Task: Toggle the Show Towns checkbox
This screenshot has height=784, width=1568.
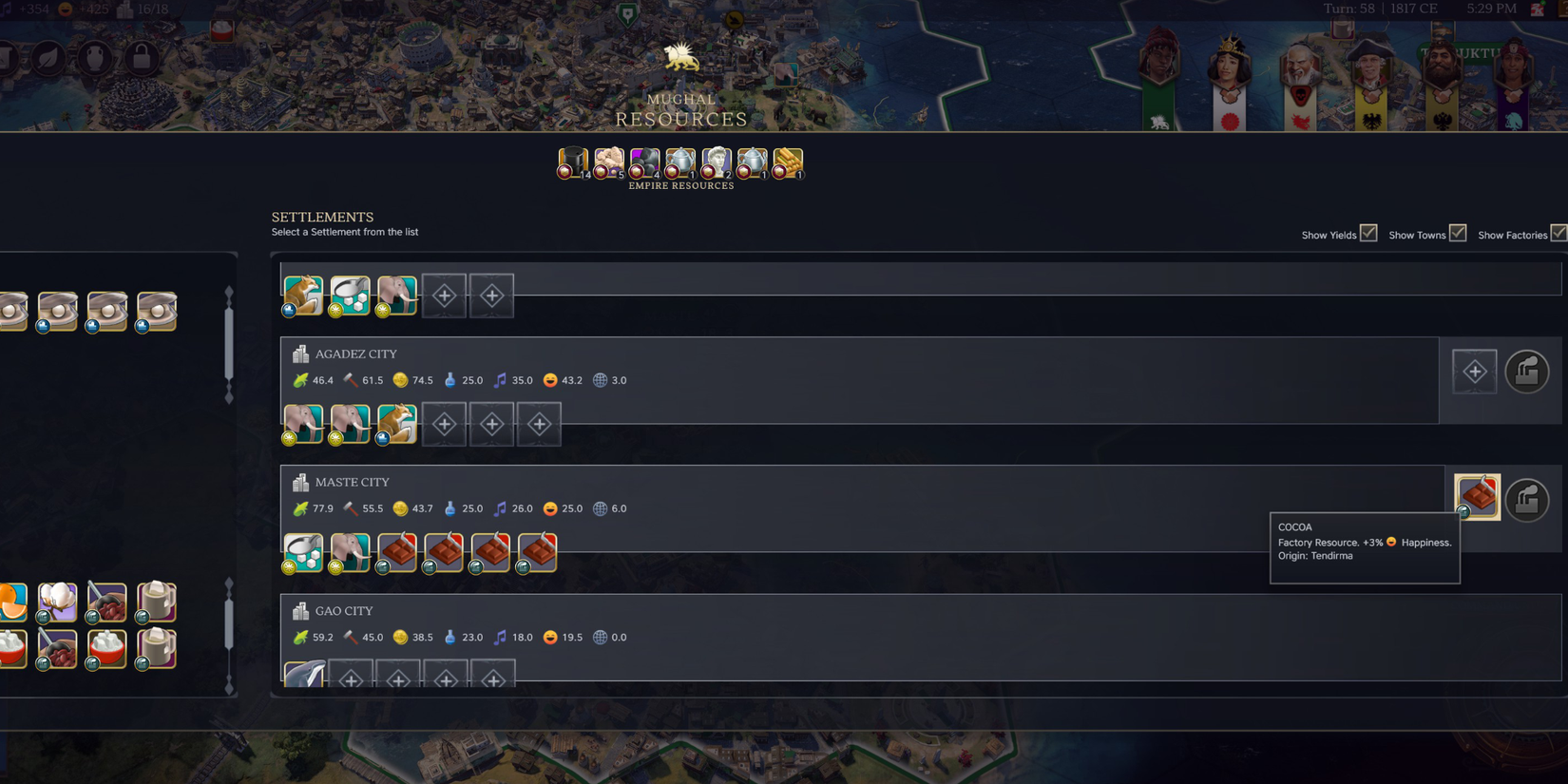Action: point(1456,232)
